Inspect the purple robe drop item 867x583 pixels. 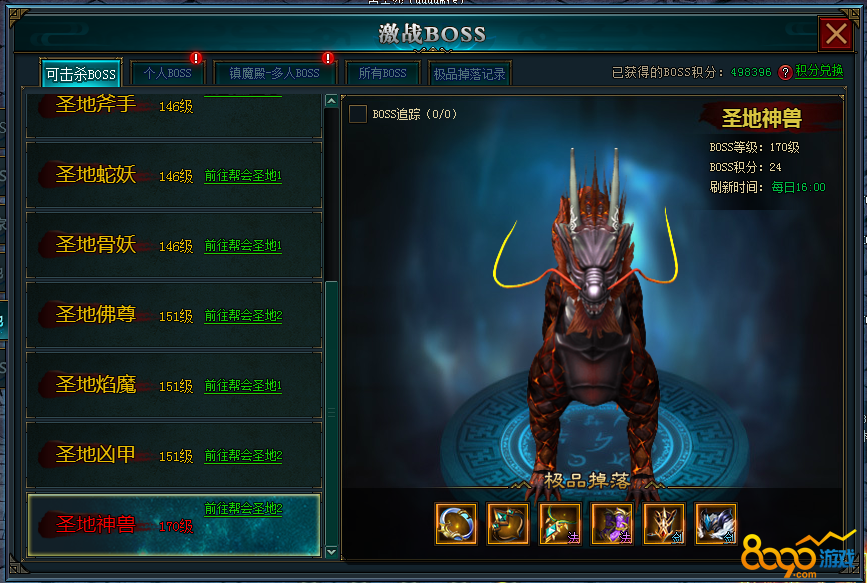coord(612,523)
